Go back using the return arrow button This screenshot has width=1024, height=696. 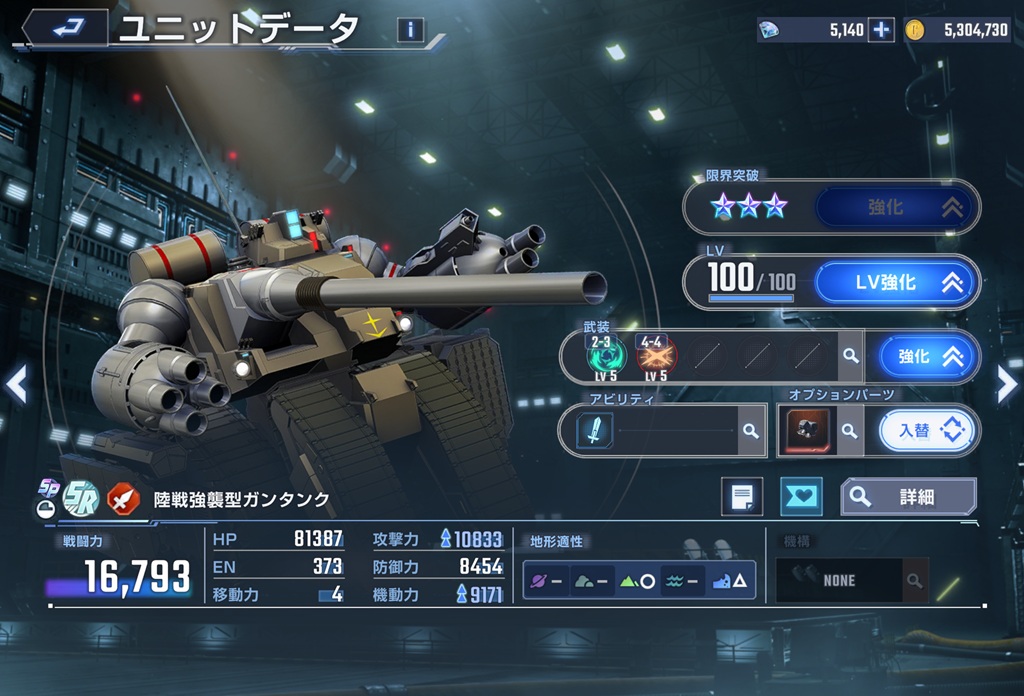click(66, 28)
